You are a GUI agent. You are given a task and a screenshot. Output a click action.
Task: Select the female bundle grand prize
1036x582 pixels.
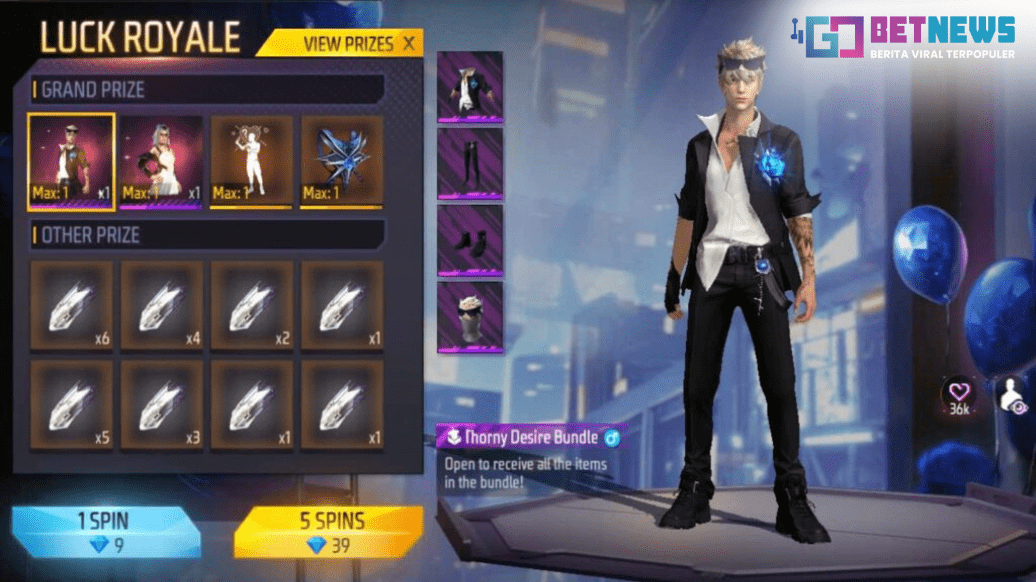[161, 162]
